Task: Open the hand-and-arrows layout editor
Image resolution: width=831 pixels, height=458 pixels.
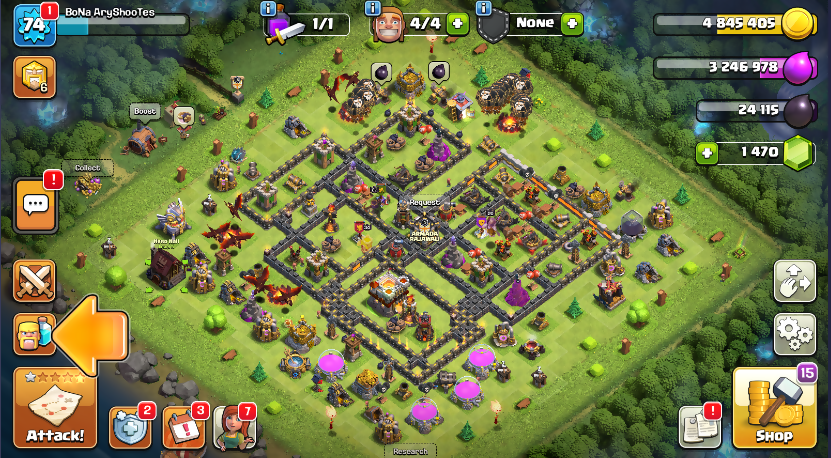Action: pos(795,281)
